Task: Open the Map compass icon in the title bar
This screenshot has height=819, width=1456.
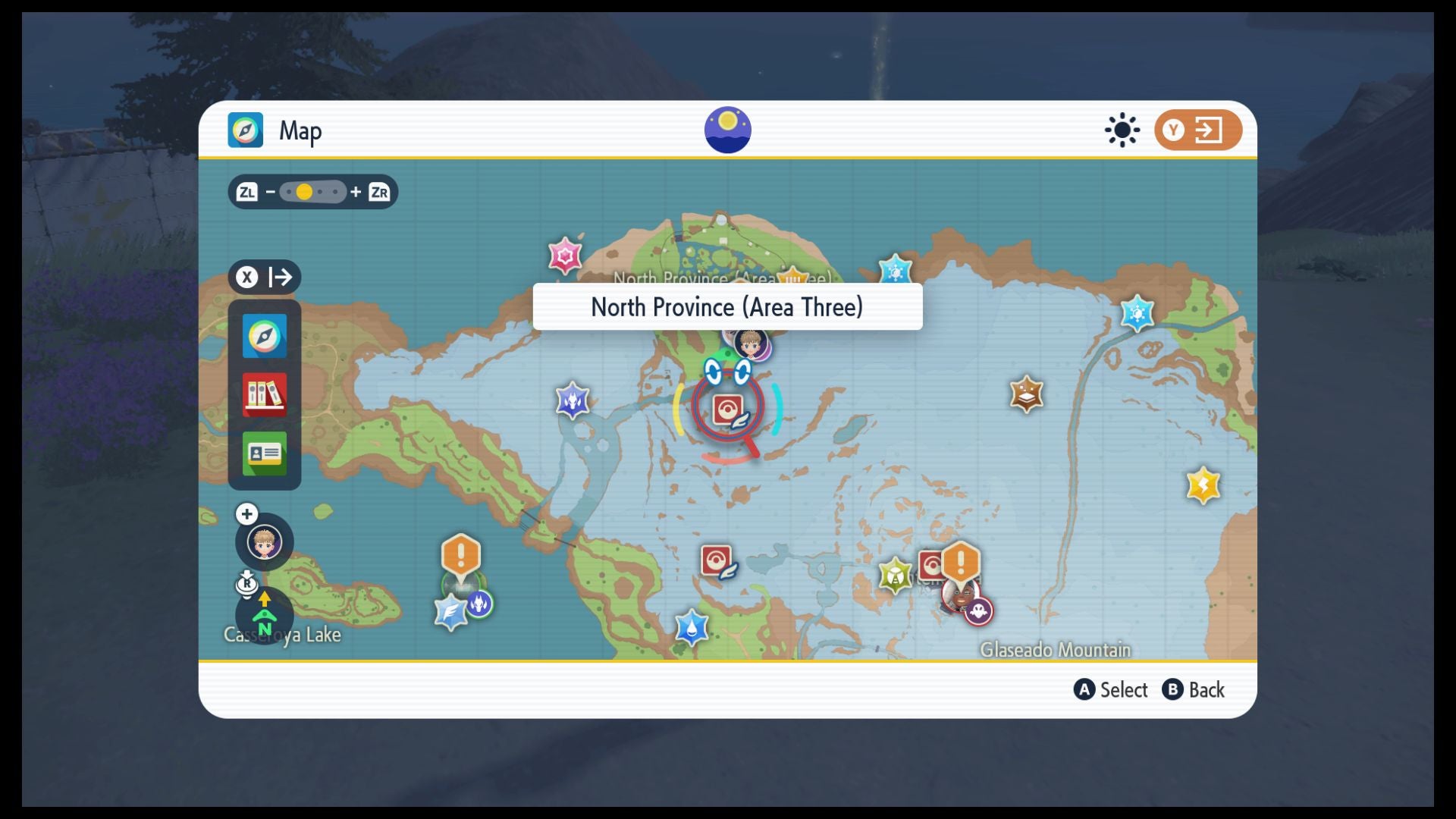Action: click(244, 130)
